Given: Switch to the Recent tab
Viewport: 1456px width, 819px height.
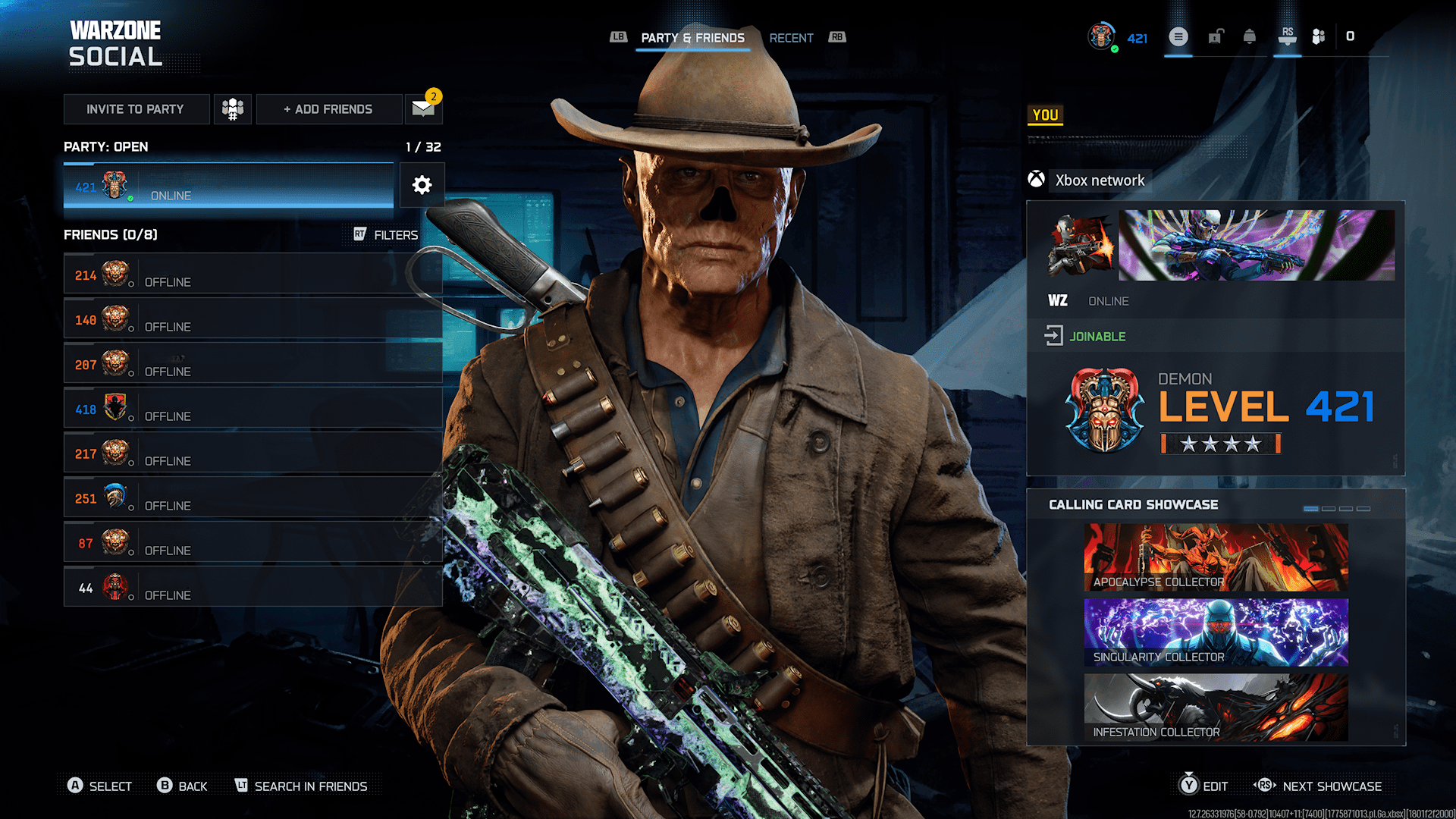Looking at the screenshot, I should point(791,37).
